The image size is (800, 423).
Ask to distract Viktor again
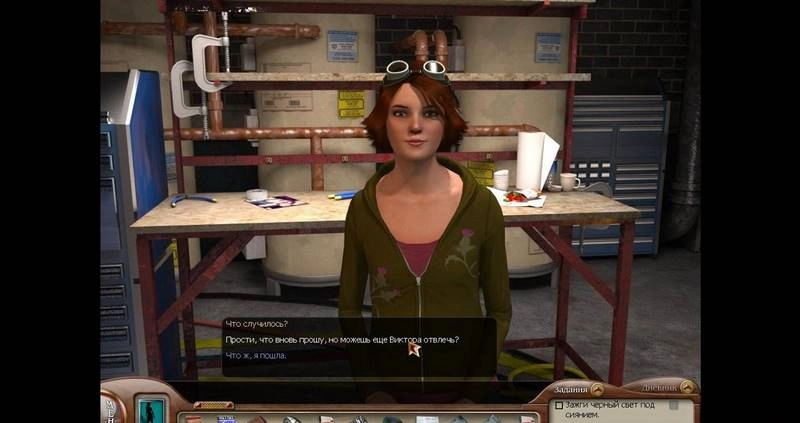pos(342,340)
